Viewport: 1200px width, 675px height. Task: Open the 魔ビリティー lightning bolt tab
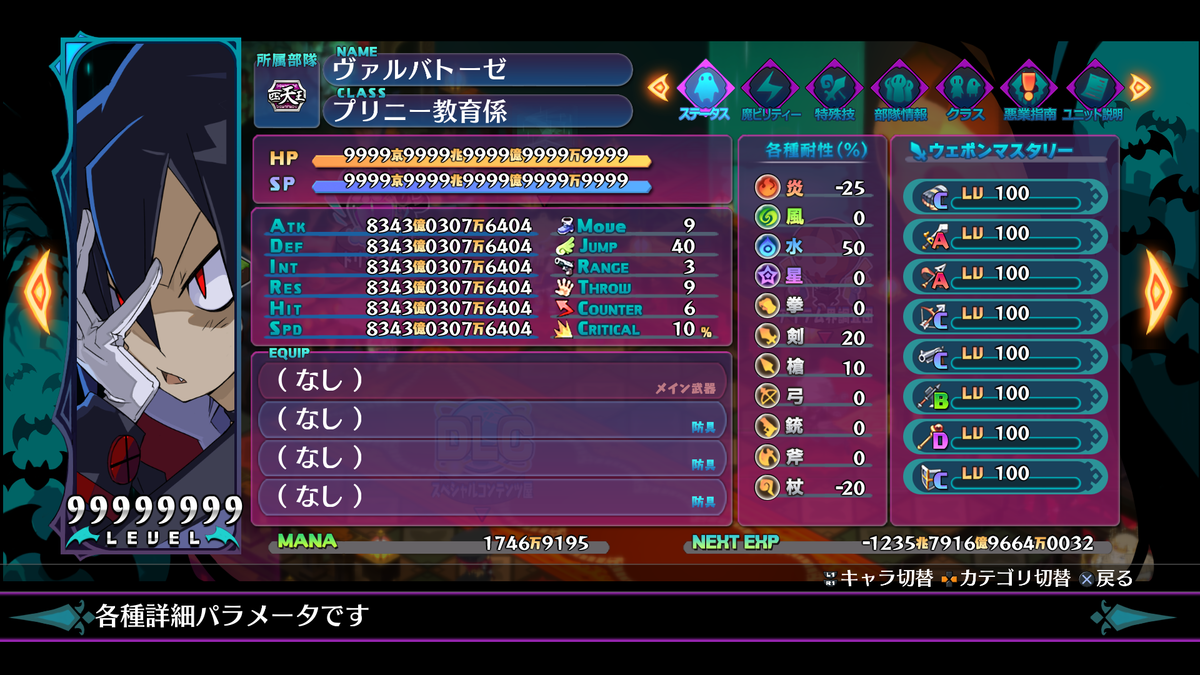pyautogui.click(x=771, y=88)
